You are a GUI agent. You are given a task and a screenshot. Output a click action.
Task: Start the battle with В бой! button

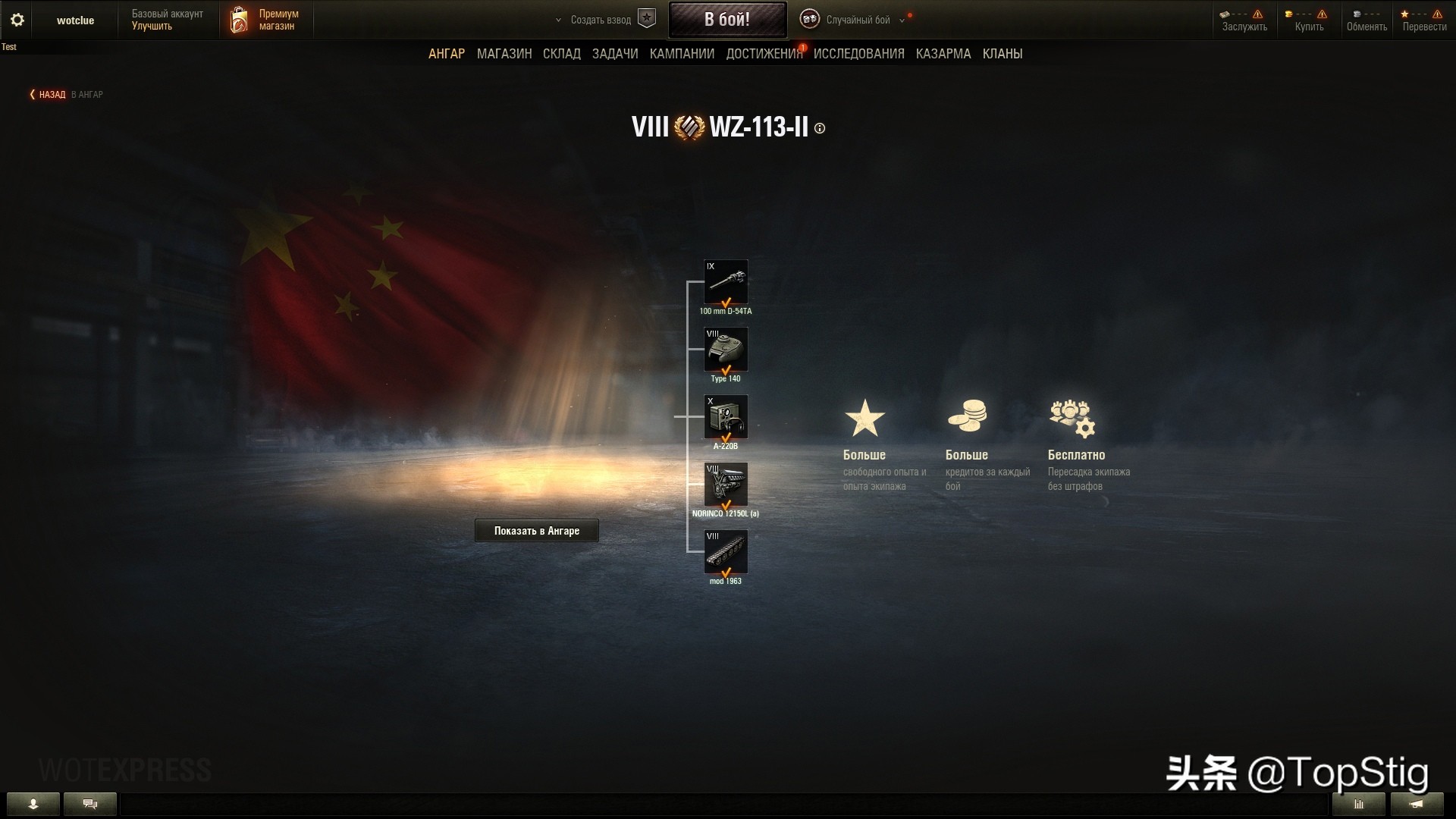(x=727, y=20)
